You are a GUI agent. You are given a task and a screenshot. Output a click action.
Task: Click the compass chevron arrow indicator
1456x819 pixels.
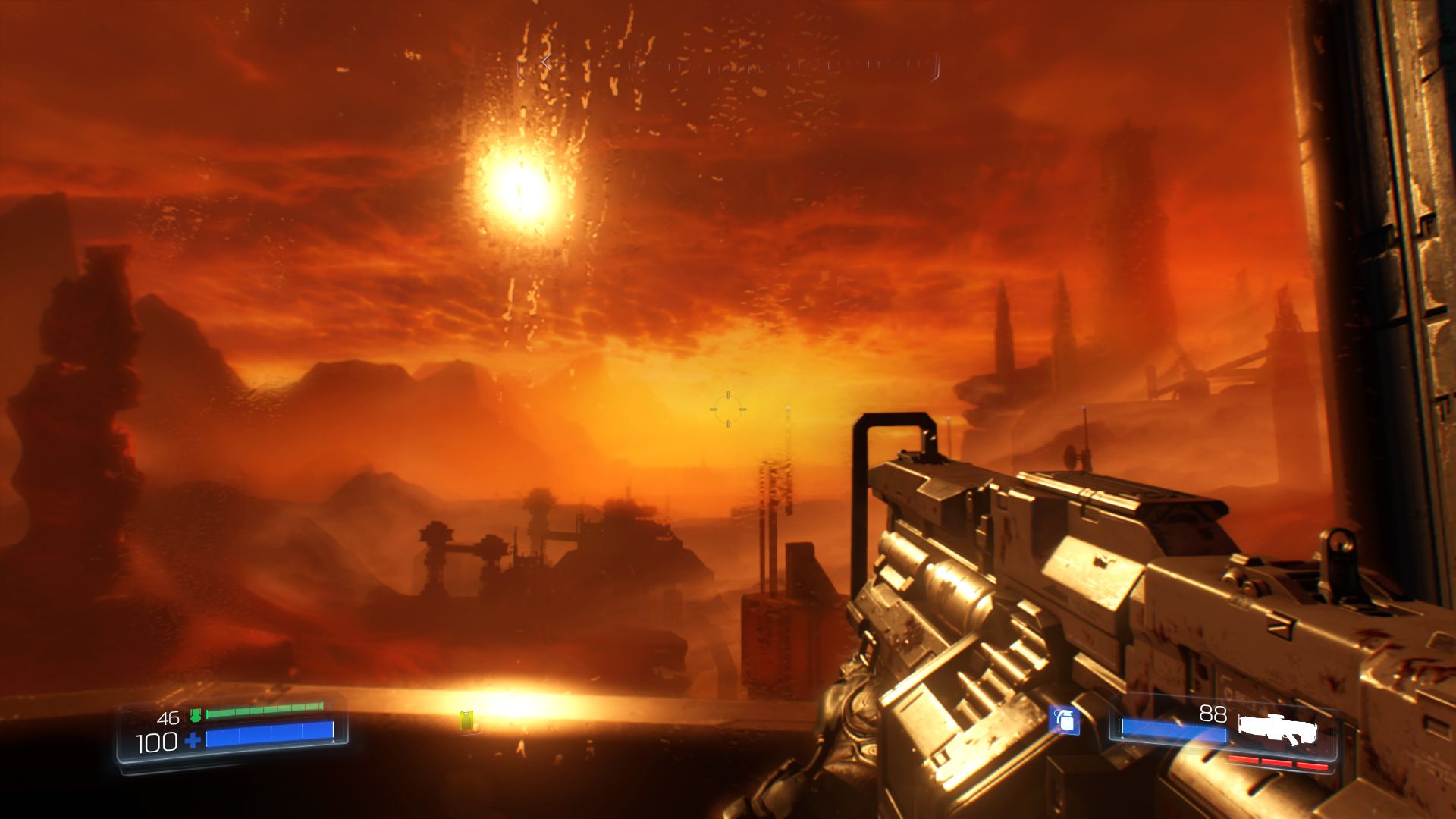[x=545, y=62]
